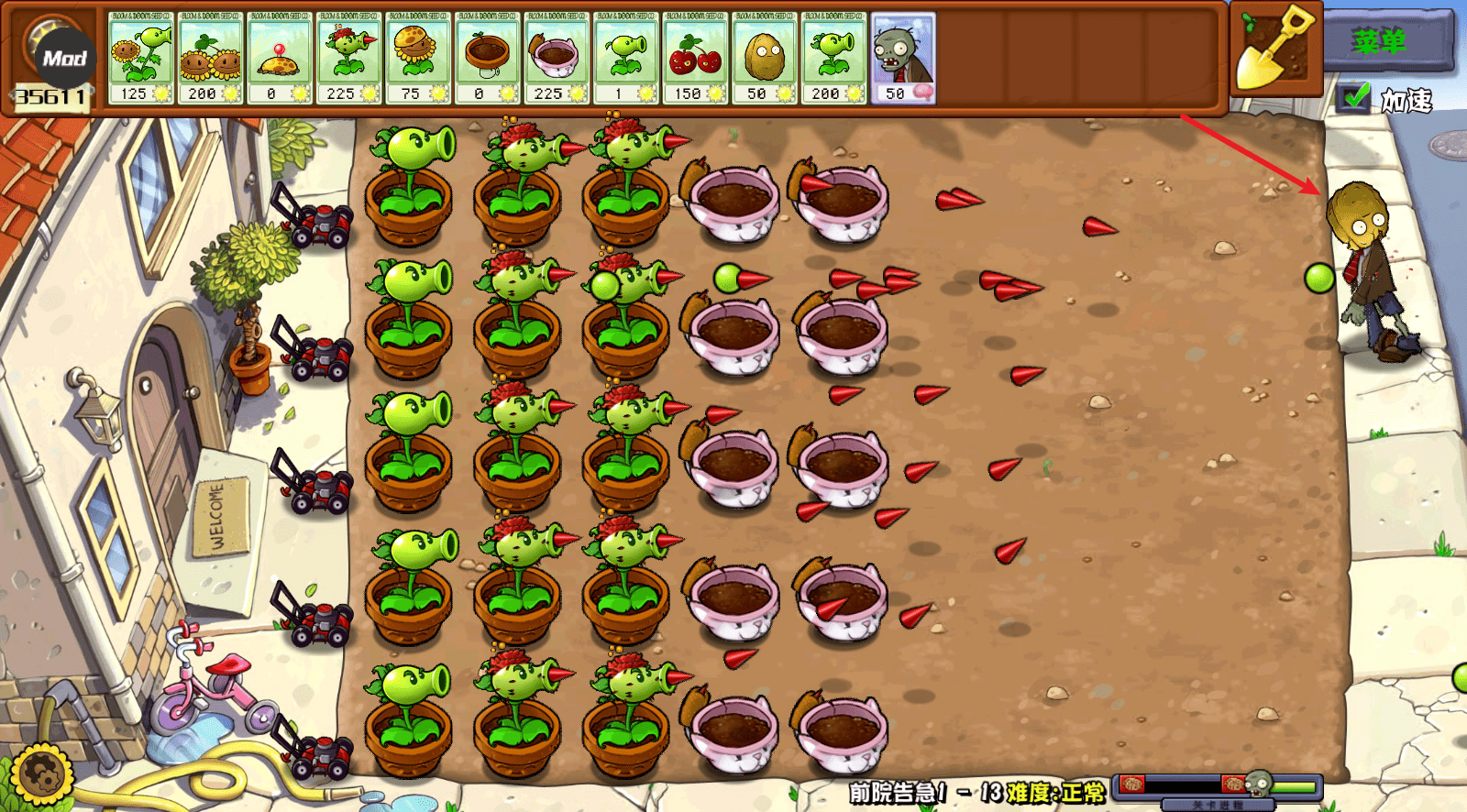Toggle the 加速 speed-up checkbox
The width and height of the screenshot is (1467, 812).
(x=1354, y=97)
